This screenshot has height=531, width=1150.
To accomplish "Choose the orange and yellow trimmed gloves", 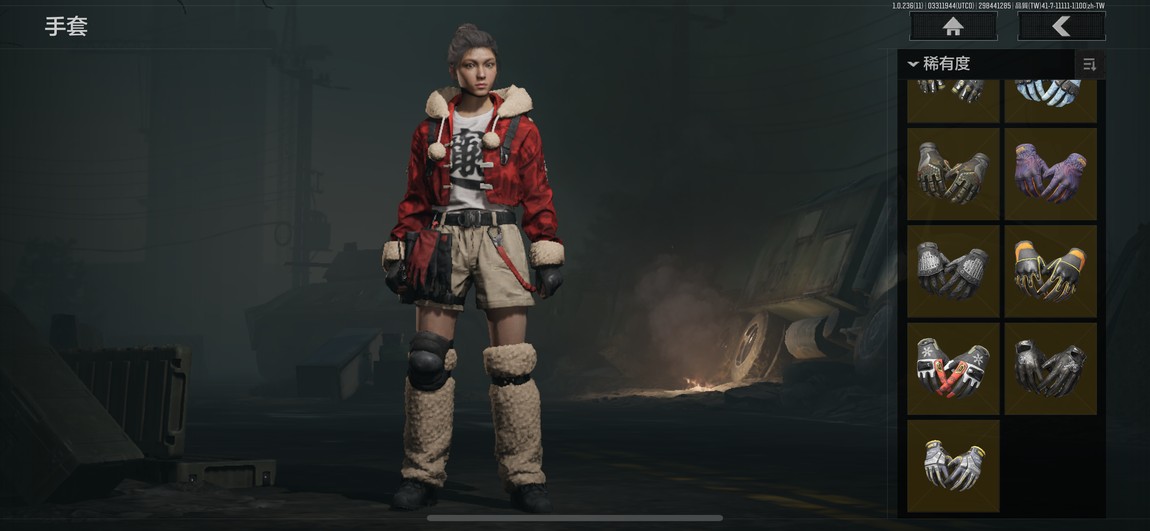I will pos(1050,270).
